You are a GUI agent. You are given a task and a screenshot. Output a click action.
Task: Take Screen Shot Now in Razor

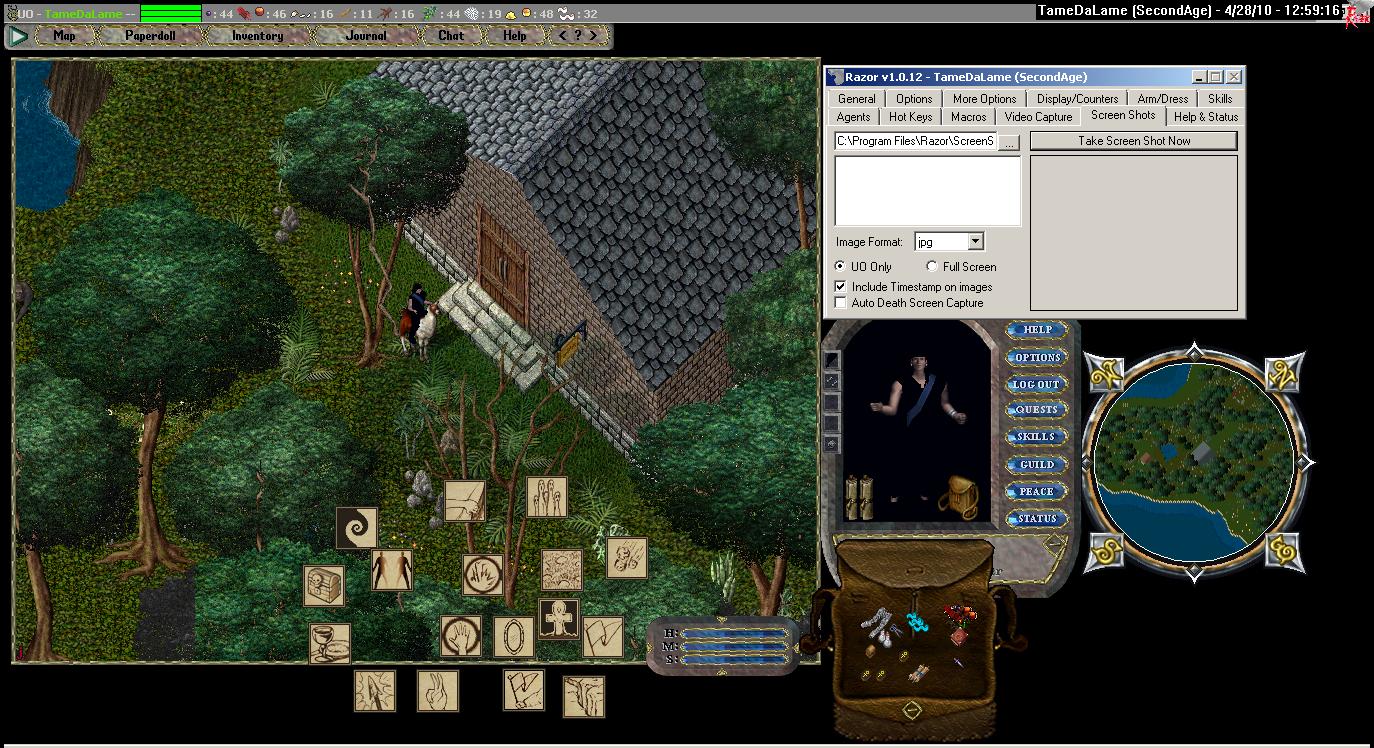point(1133,141)
